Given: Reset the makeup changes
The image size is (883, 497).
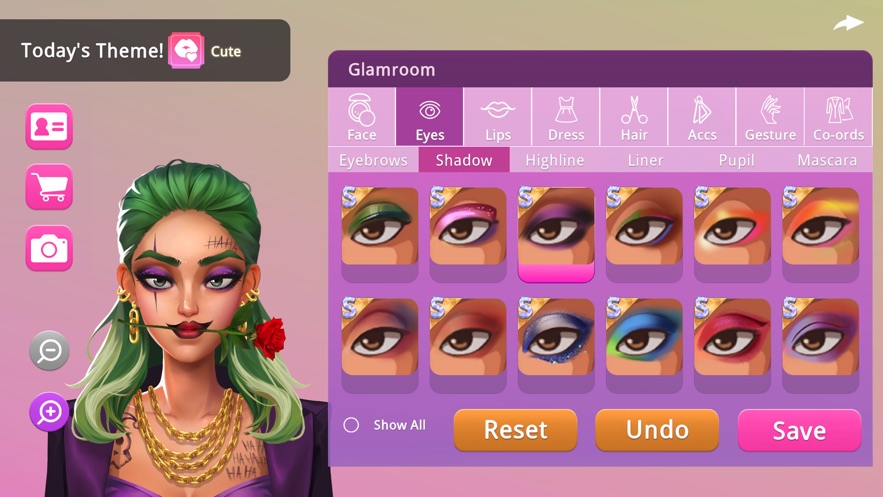Looking at the screenshot, I should 515,430.
